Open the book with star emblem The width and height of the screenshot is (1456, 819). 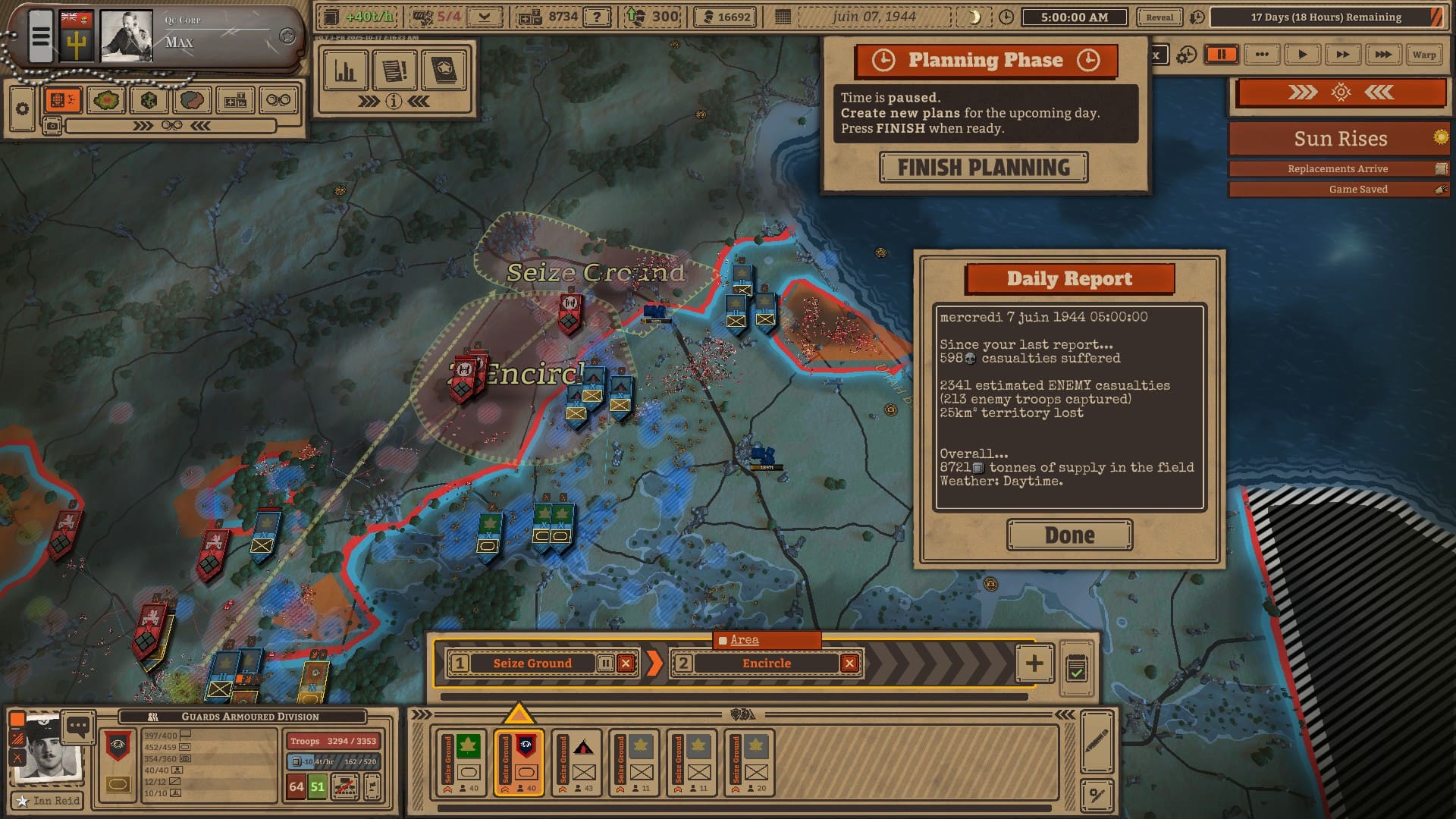(444, 71)
